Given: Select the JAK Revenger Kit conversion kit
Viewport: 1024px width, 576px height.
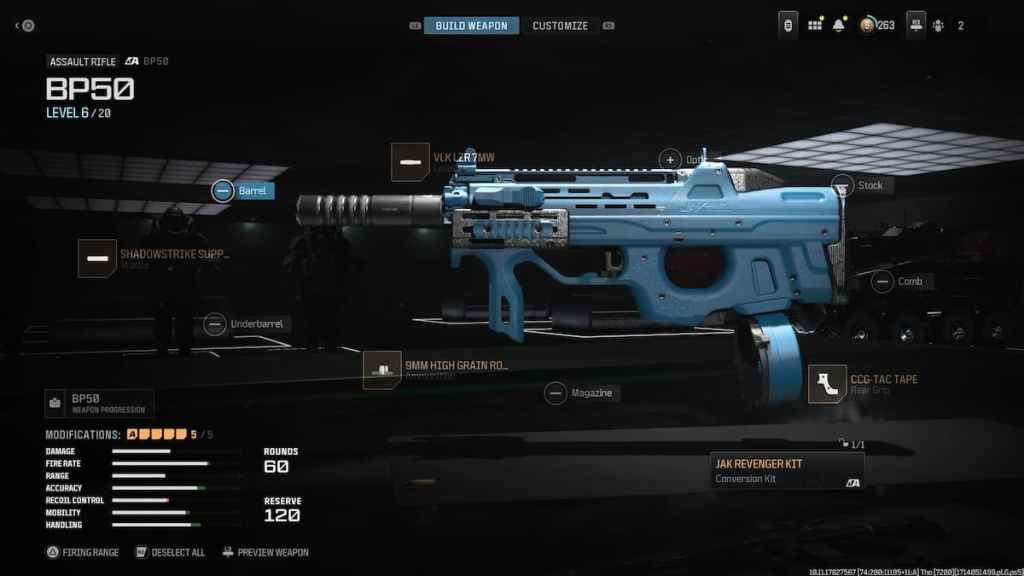Looking at the screenshot, I should coord(786,470).
